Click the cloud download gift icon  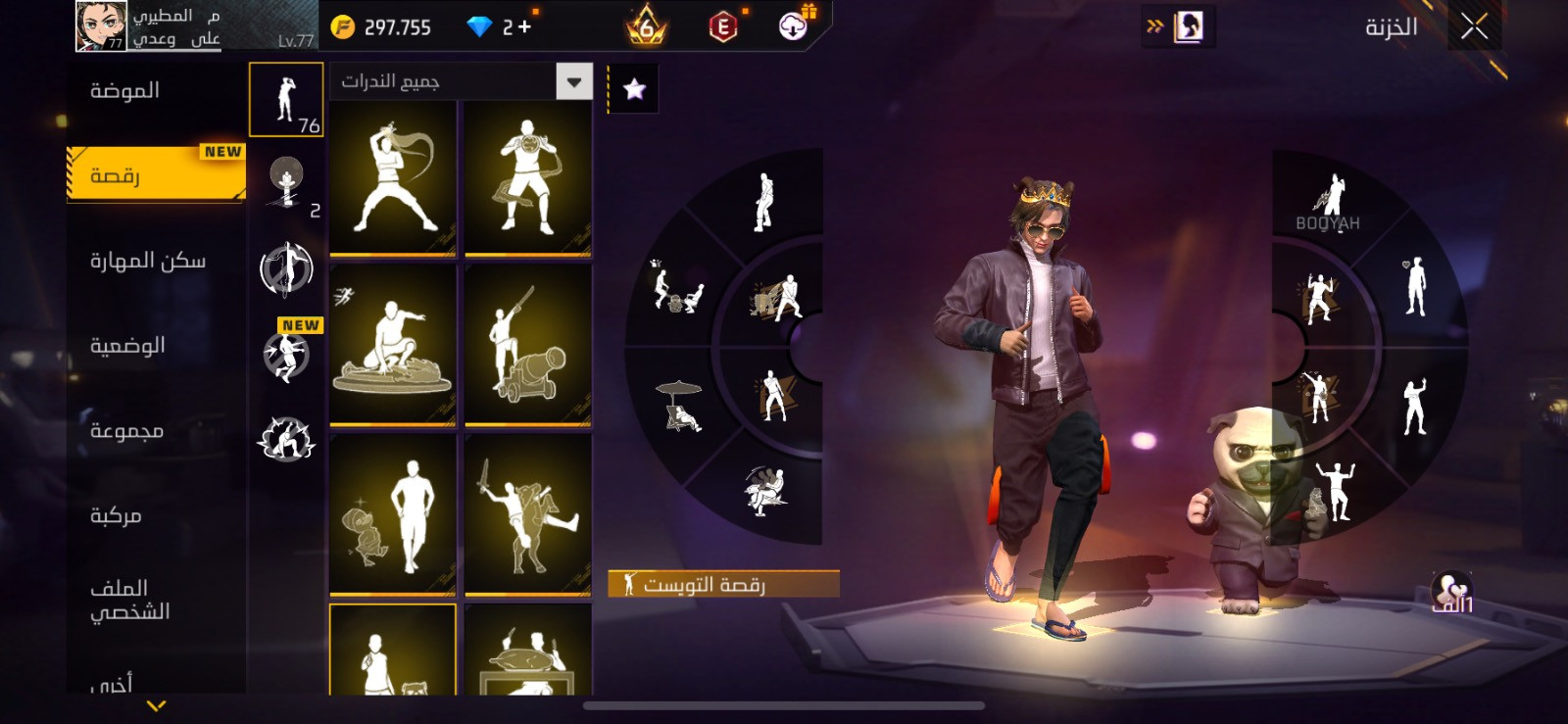coord(793,26)
